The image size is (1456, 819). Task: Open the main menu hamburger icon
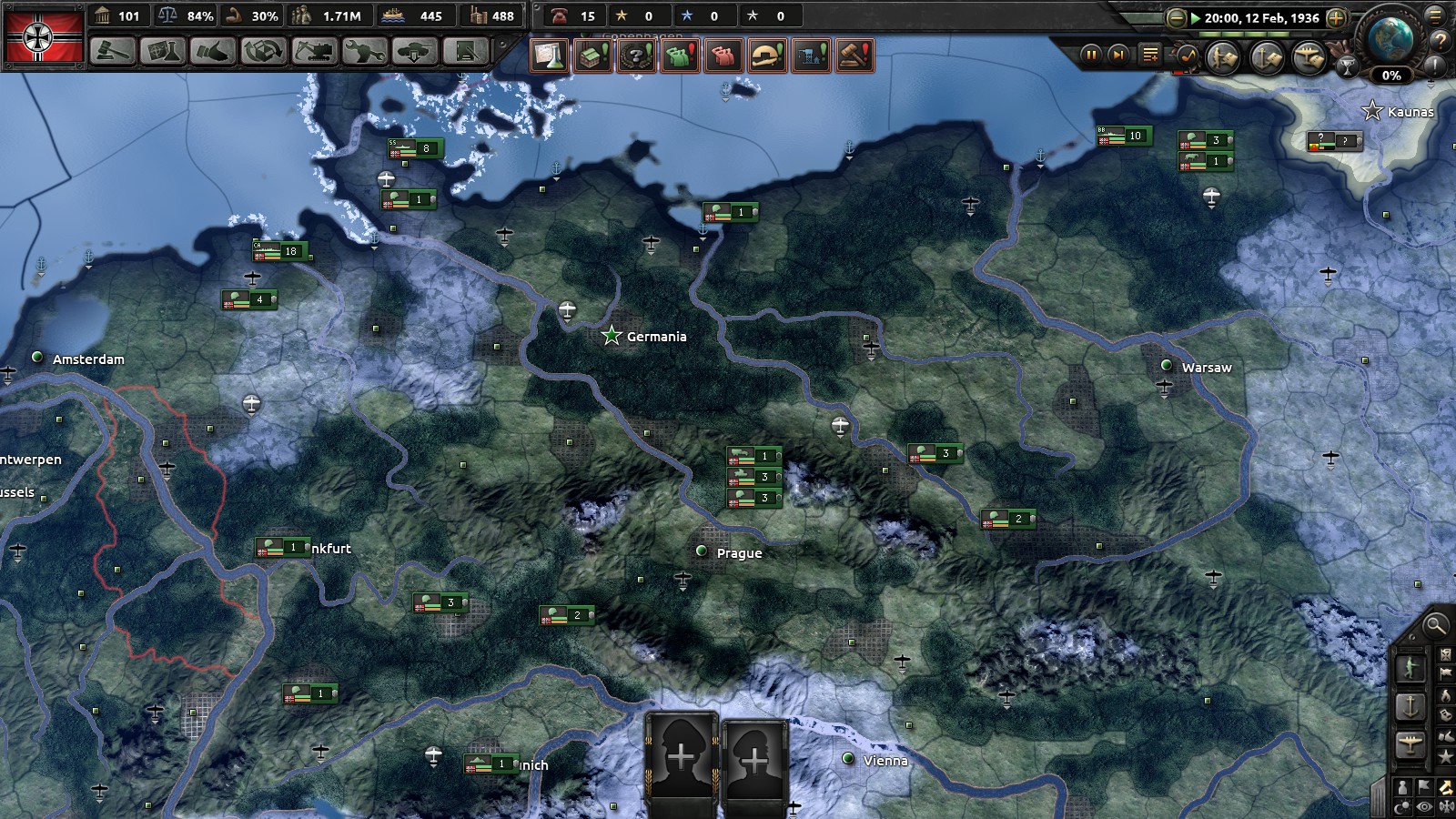click(x=1435, y=16)
